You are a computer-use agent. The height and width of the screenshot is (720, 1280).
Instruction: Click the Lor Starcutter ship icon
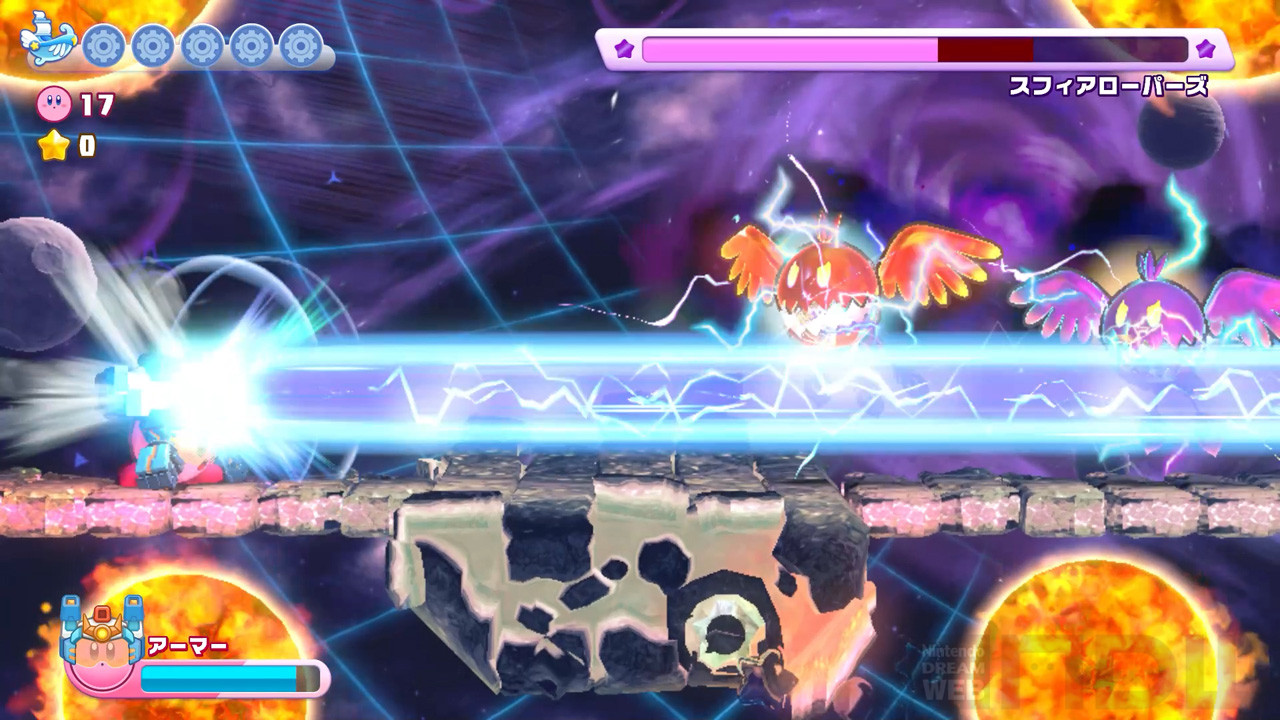click(48, 40)
